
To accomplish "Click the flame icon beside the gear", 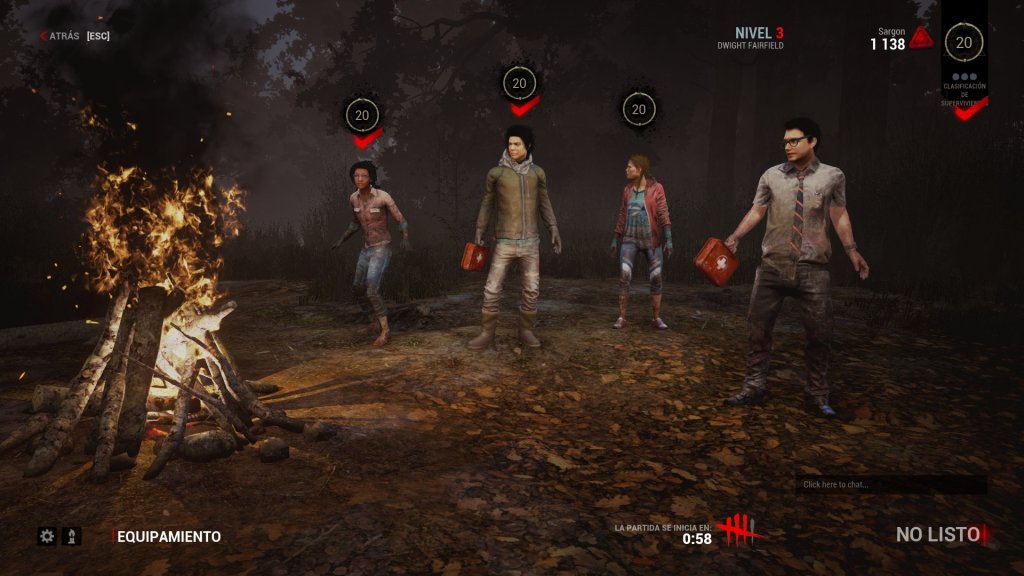I will [x=71, y=536].
